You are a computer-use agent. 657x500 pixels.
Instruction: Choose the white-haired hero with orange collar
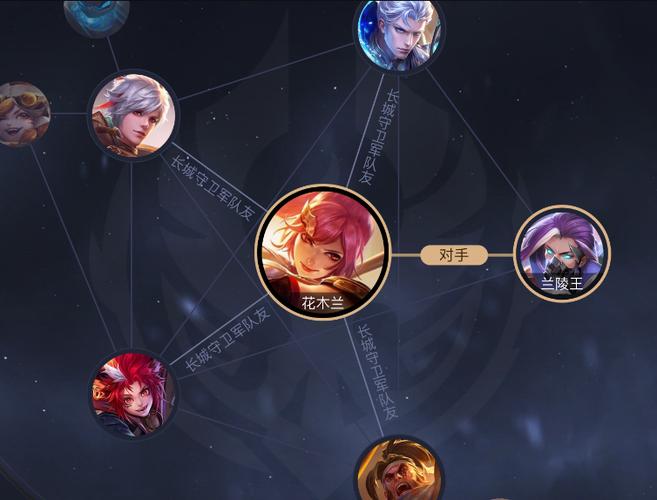coord(133,114)
